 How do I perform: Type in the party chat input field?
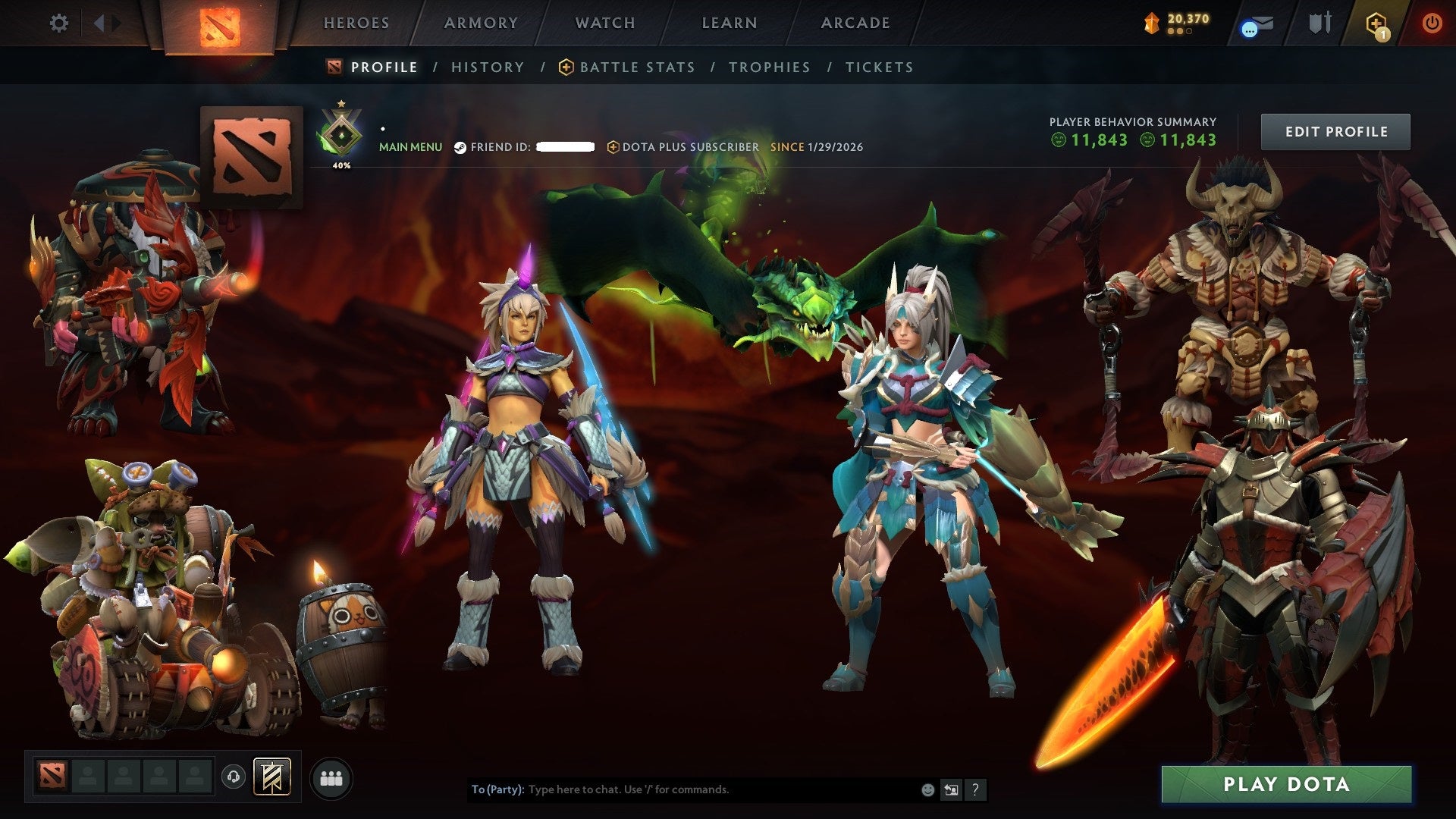[x=682, y=789]
